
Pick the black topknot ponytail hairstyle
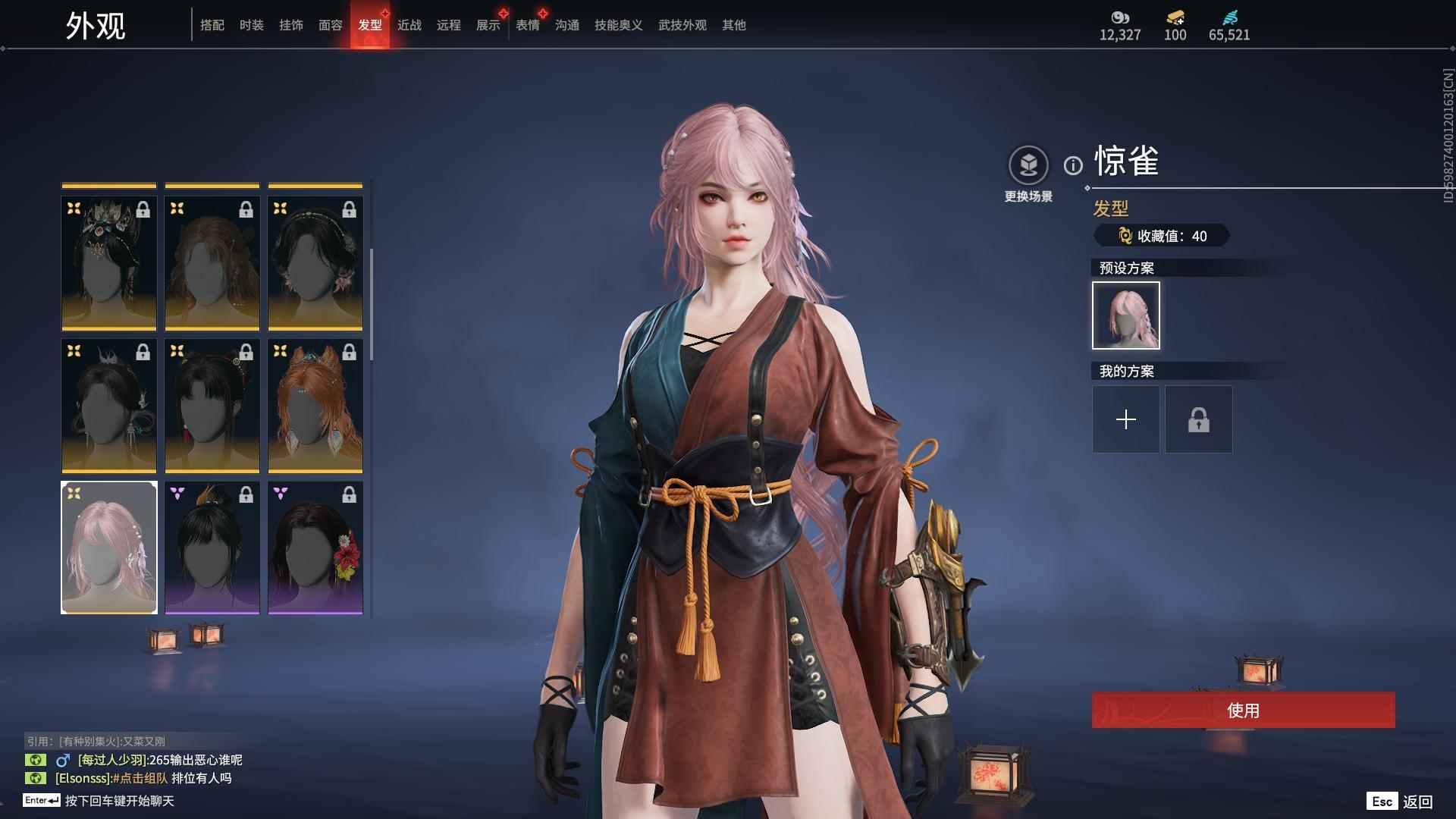[212, 548]
